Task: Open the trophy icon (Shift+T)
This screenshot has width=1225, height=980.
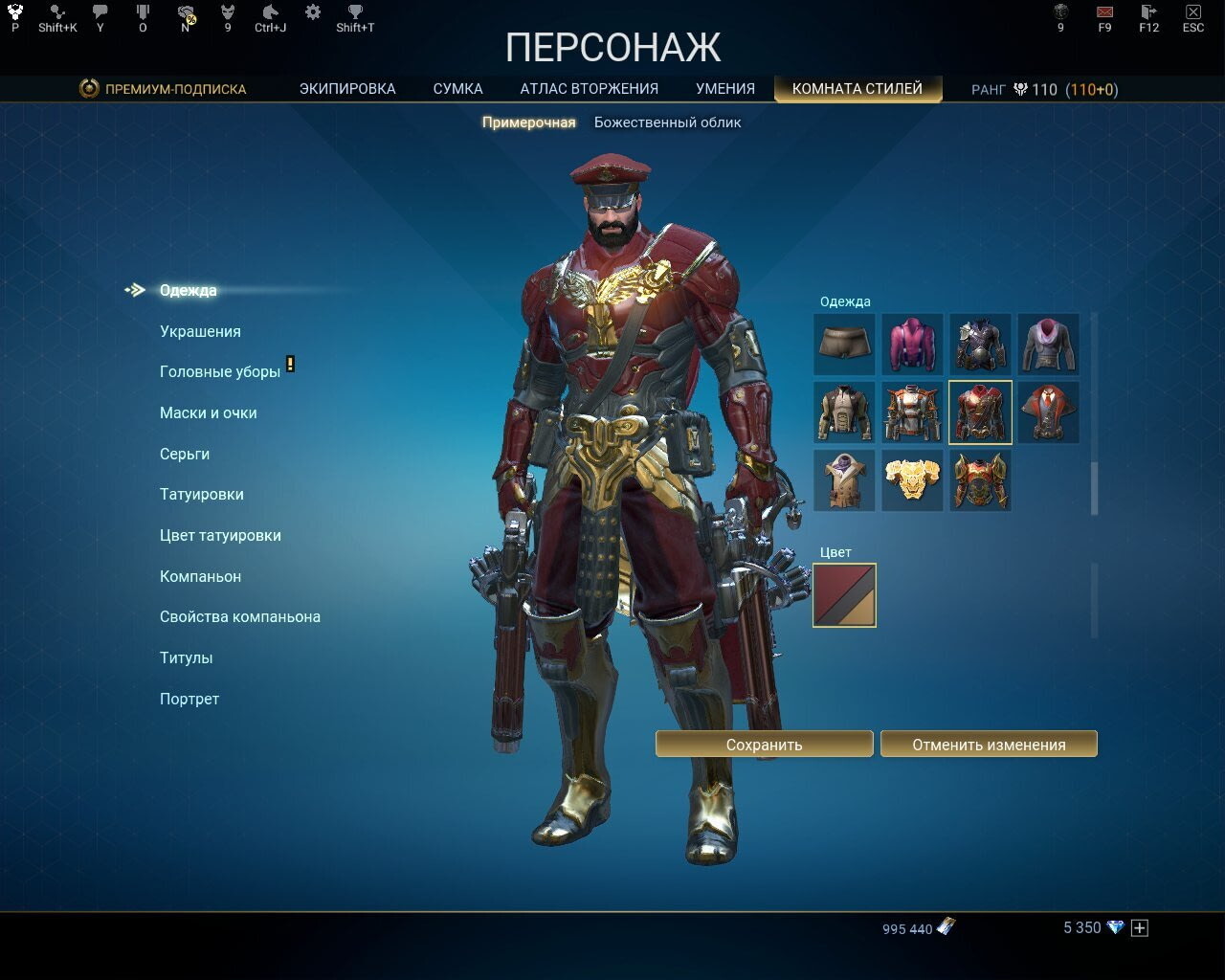Action: click(354, 13)
